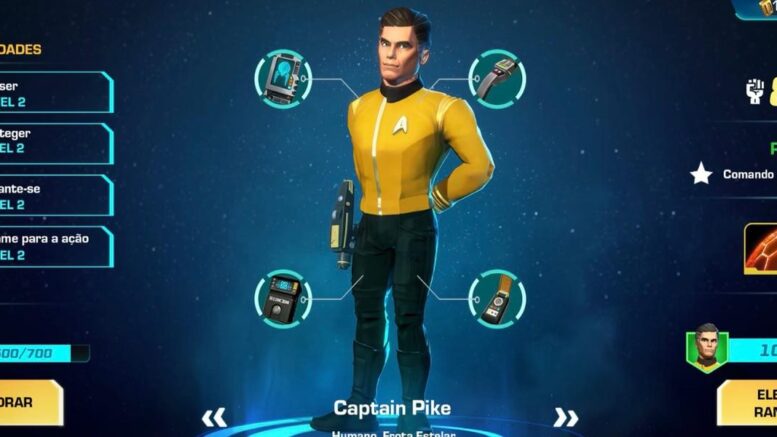This screenshot has height=437, width=777.
Task: Click the yellow button at bottom left
Action: pyautogui.click(x=31, y=402)
